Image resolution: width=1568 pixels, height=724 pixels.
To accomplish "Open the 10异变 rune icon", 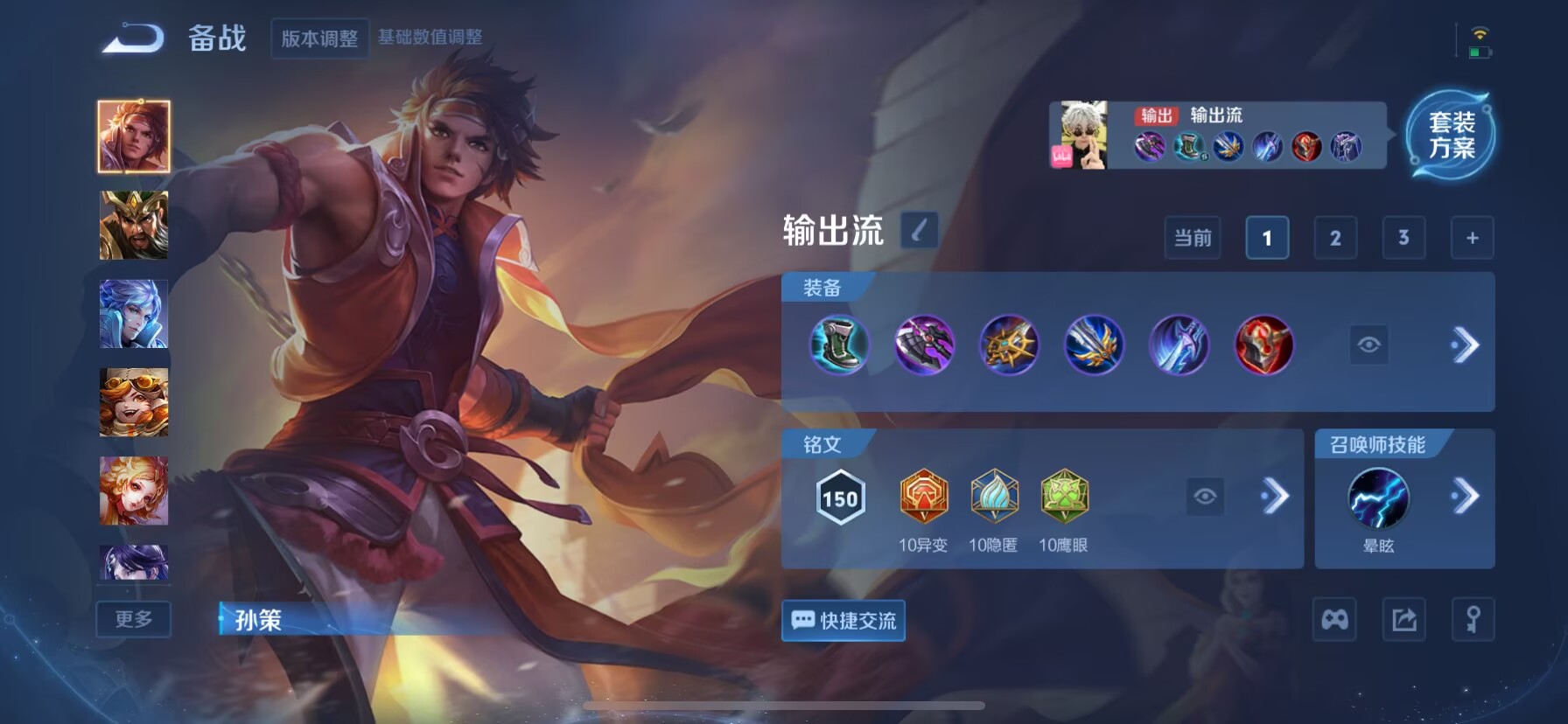I will click(x=922, y=498).
